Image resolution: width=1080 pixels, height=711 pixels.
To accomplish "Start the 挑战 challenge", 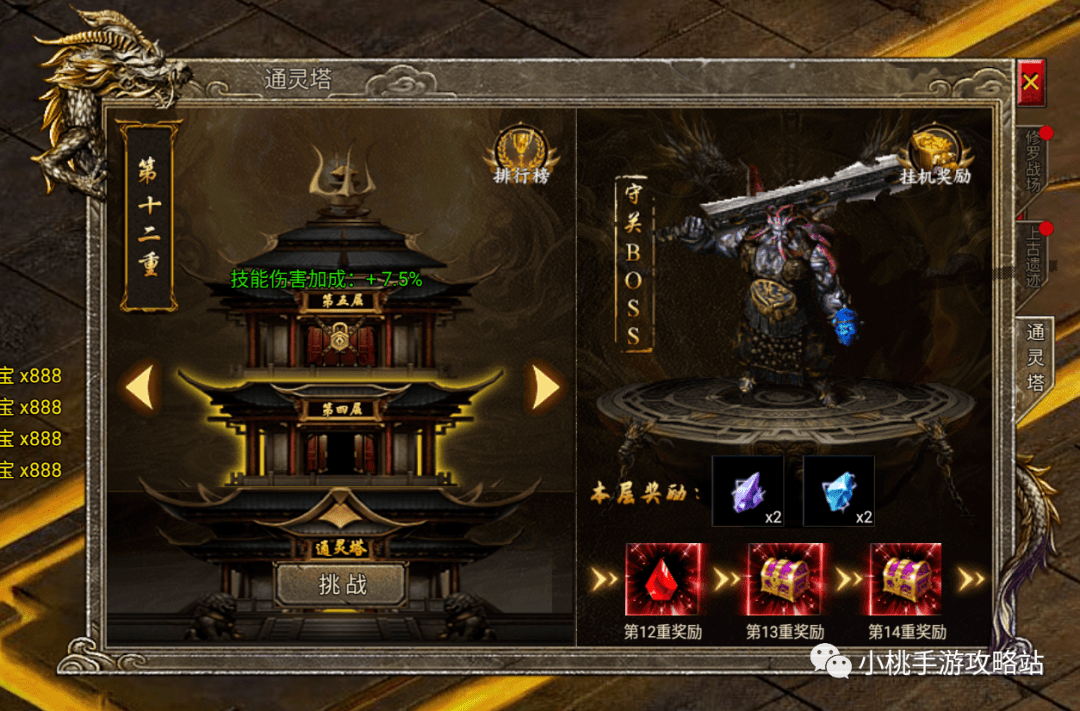I will coord(341,585).
